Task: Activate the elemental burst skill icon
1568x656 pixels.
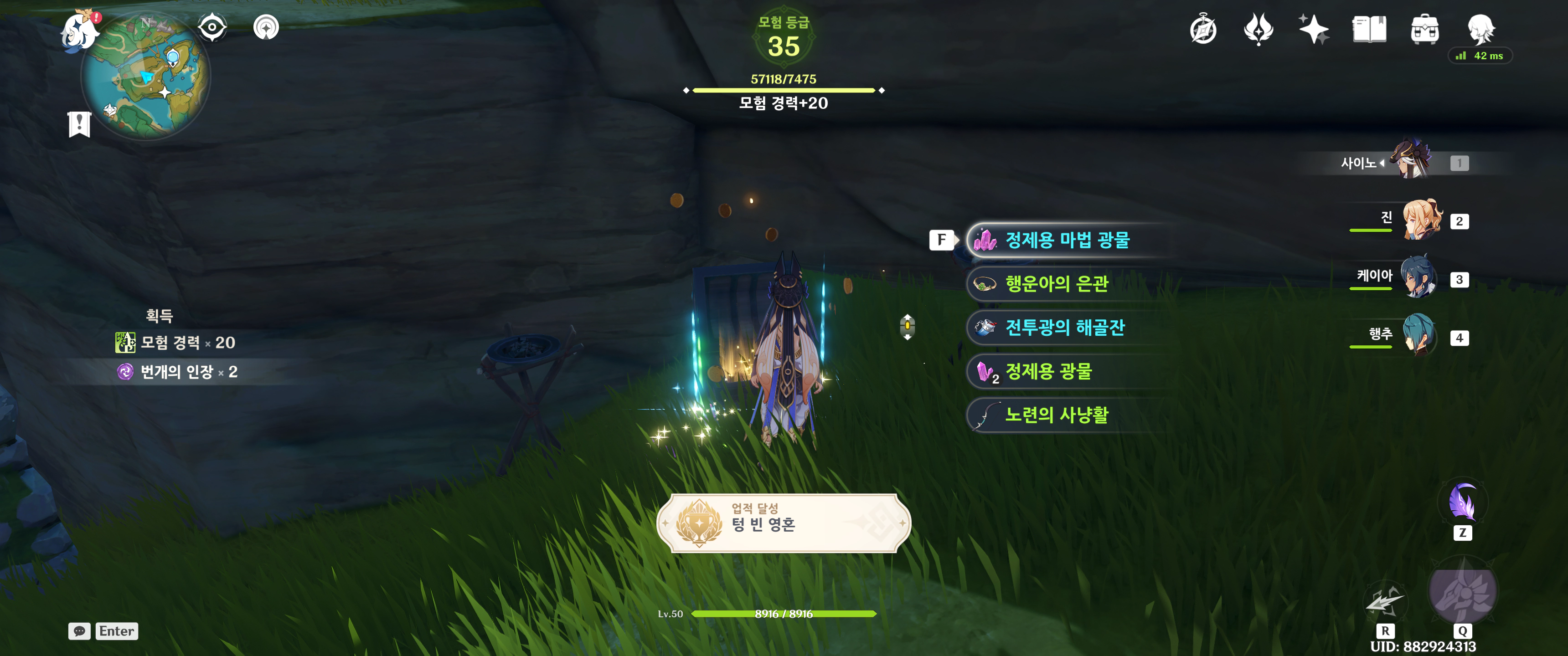Action: tap(1462, 591)
